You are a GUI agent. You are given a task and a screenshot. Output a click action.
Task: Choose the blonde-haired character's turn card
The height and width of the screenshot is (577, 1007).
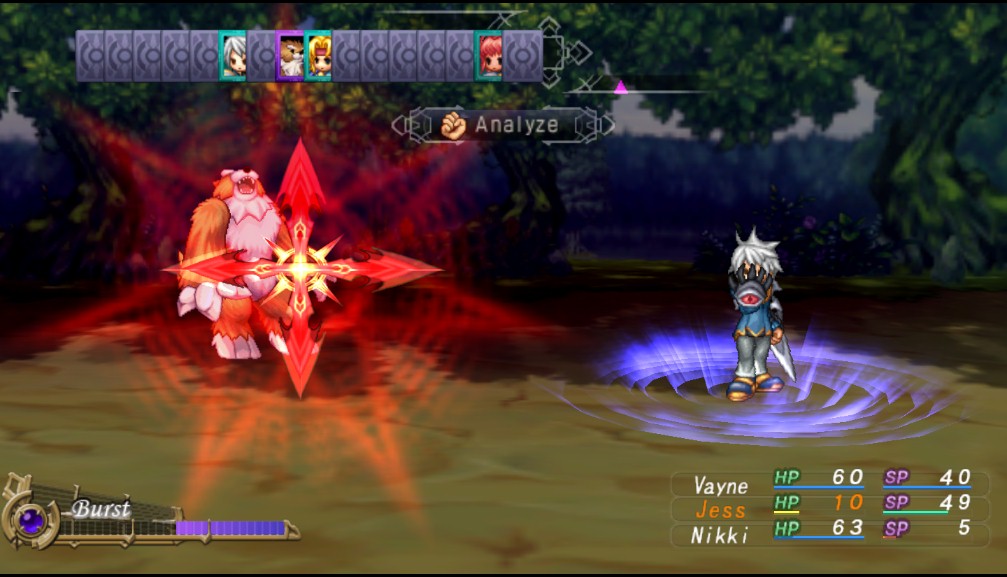pyautogui.click(x=318, y=55)
